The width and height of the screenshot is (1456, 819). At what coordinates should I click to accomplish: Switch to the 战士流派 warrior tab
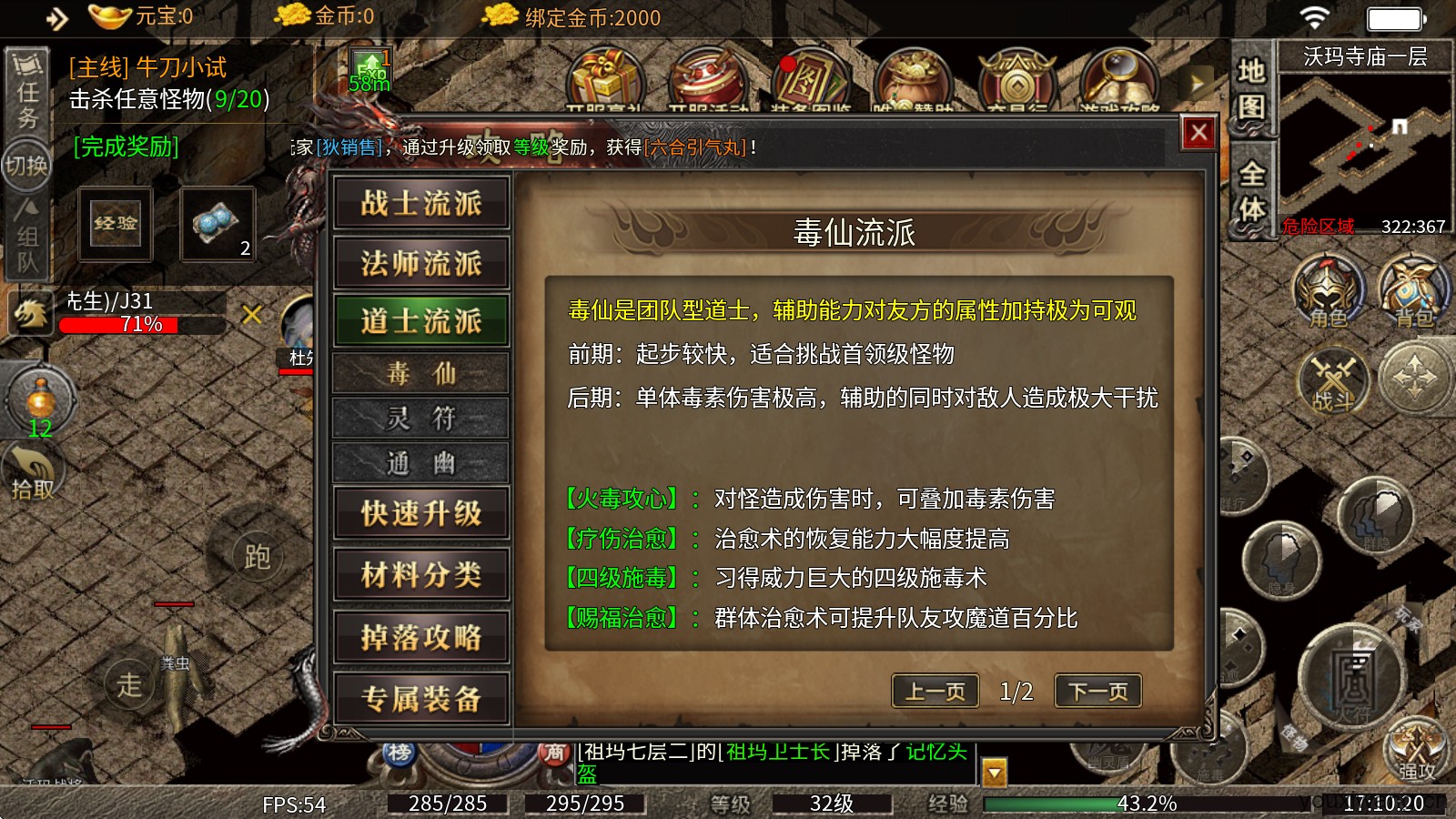coord(421,203)
